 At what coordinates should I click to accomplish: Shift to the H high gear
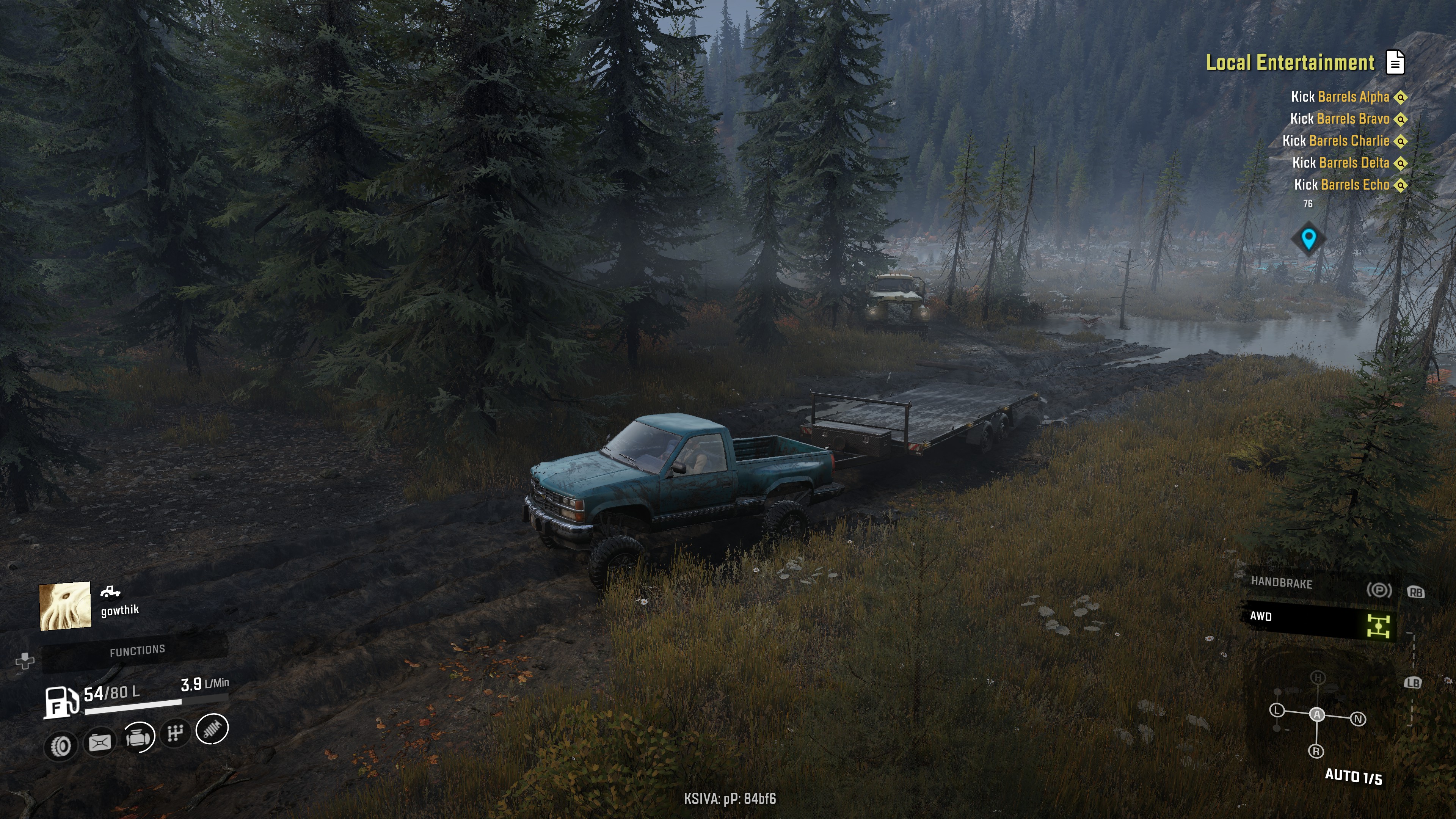[1318, 678]
